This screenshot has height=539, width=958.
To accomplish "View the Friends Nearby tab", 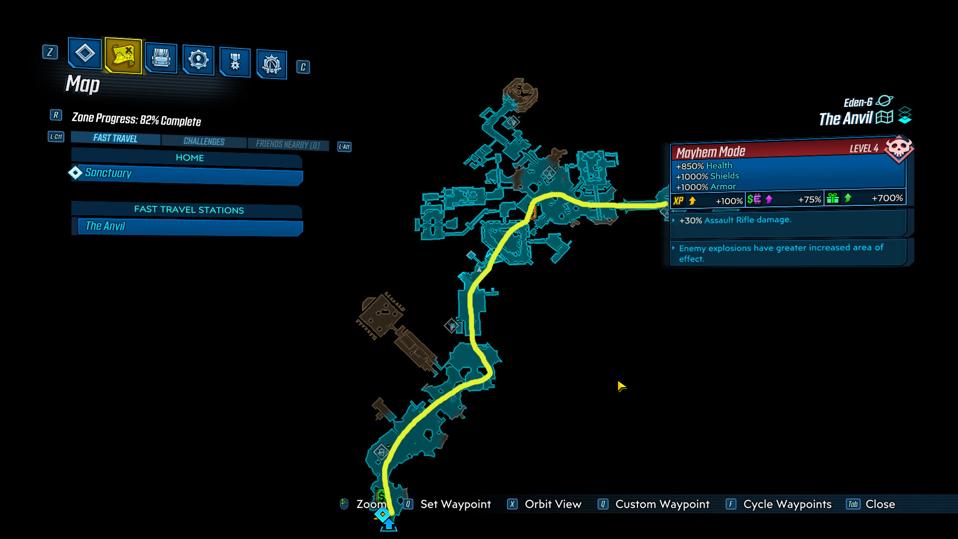I will pos(288,144).
